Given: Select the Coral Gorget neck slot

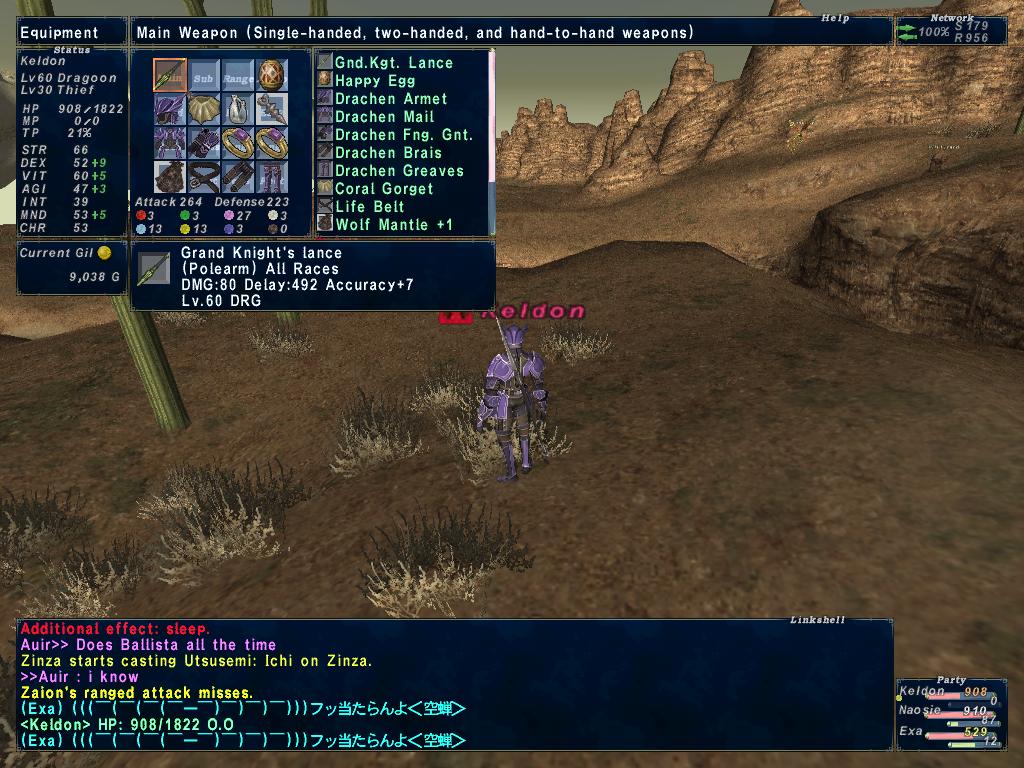Looking at the screenshot, I should coord(204,109).
